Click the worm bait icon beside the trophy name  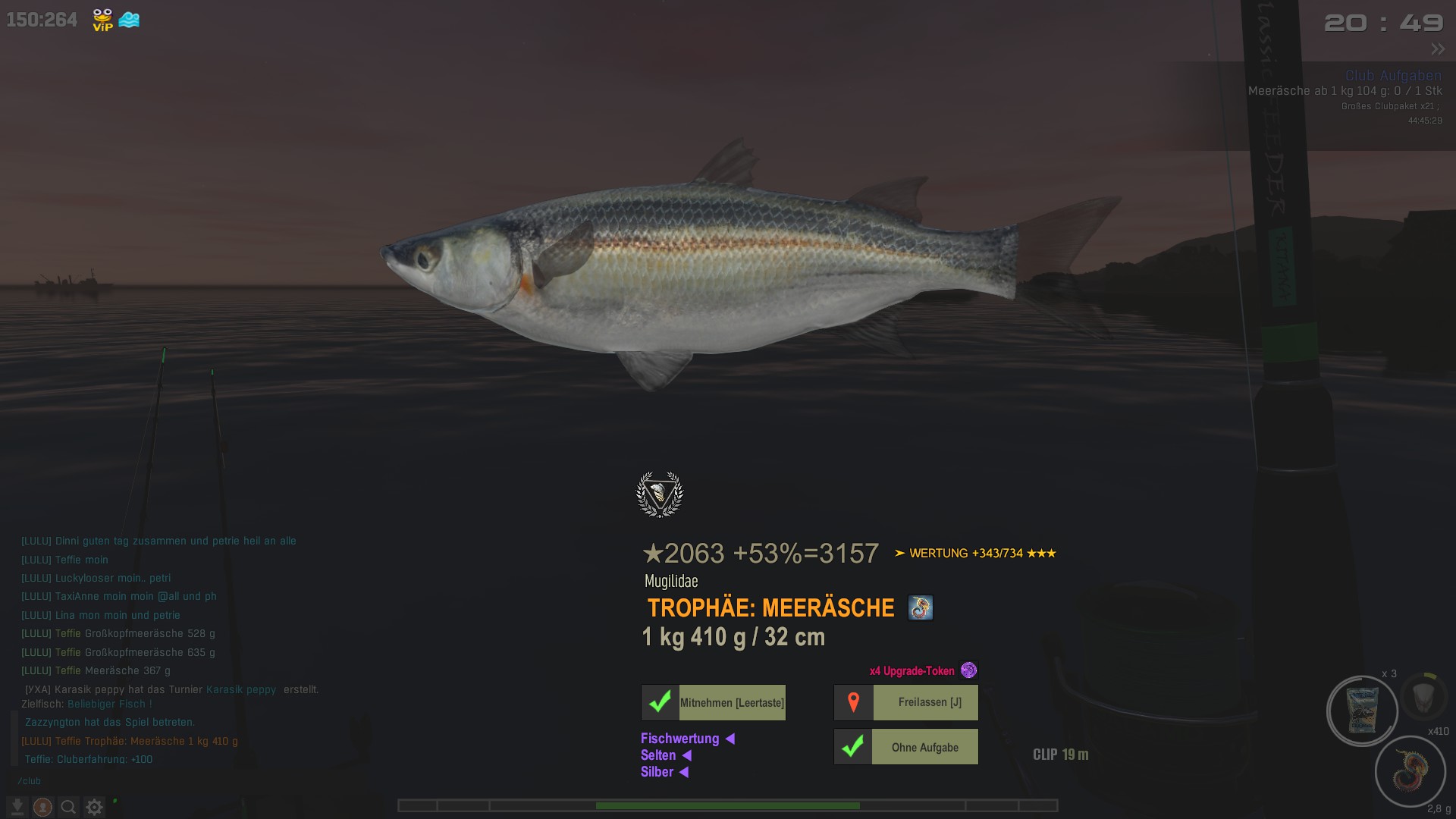click(x=920, y=608)
